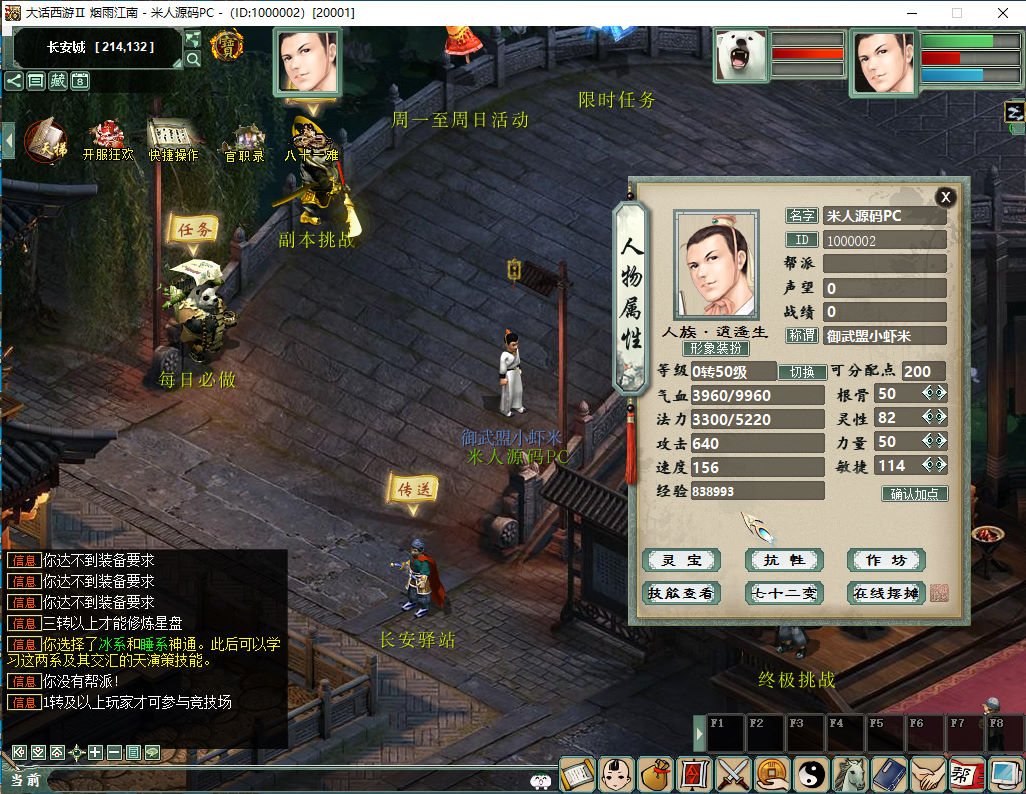Open the 作坊 workshop page
The height and width of the screenshot is (794, 1026).
tap(886, 561)
